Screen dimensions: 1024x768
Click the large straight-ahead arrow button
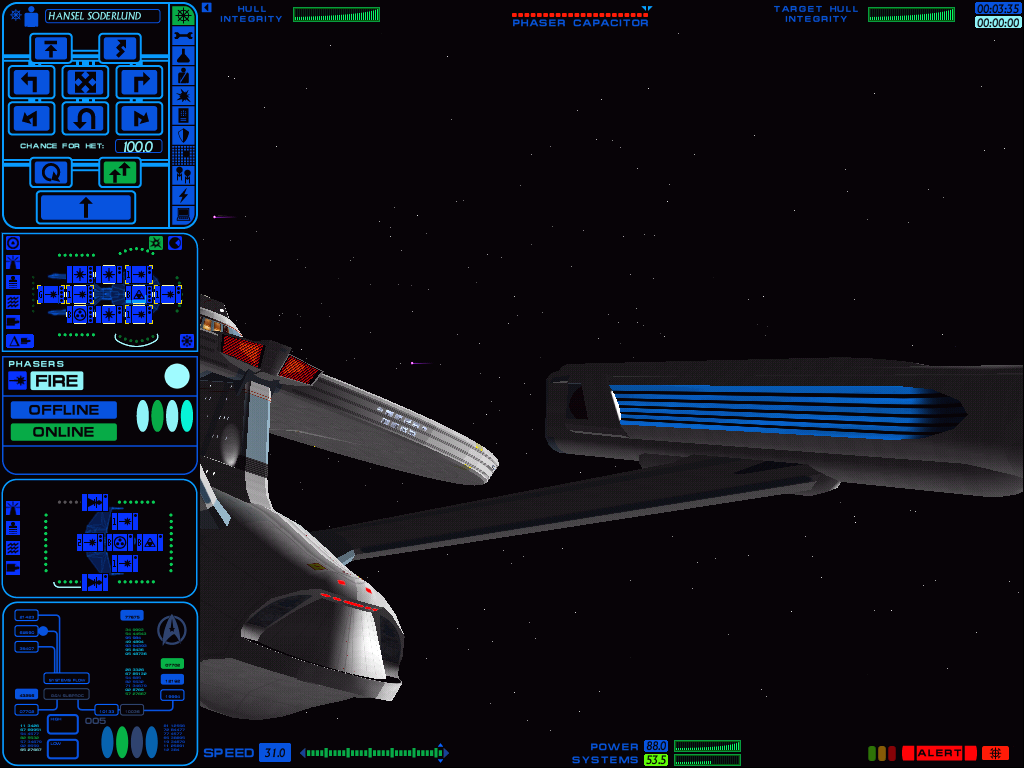click(85, 207)
